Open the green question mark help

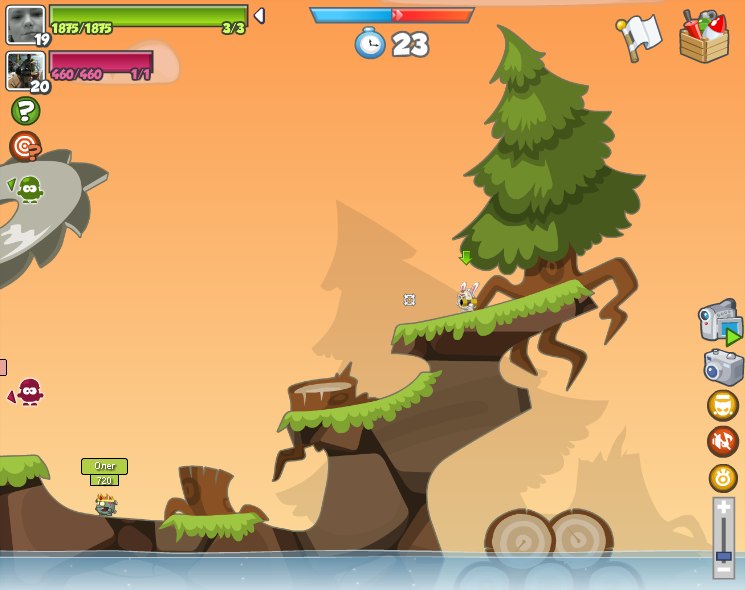(25, 111)
